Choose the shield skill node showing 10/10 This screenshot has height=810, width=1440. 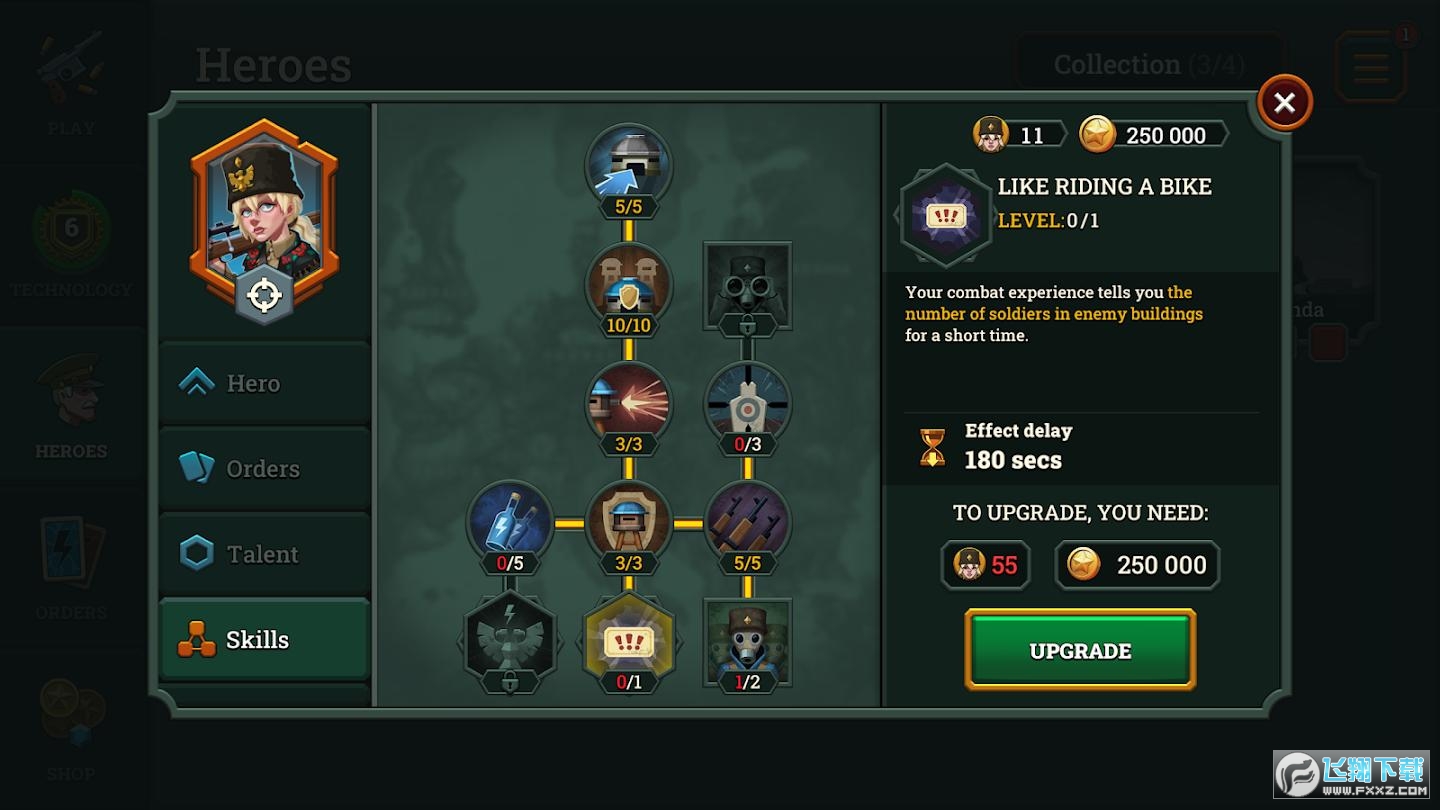click(628, 285)
